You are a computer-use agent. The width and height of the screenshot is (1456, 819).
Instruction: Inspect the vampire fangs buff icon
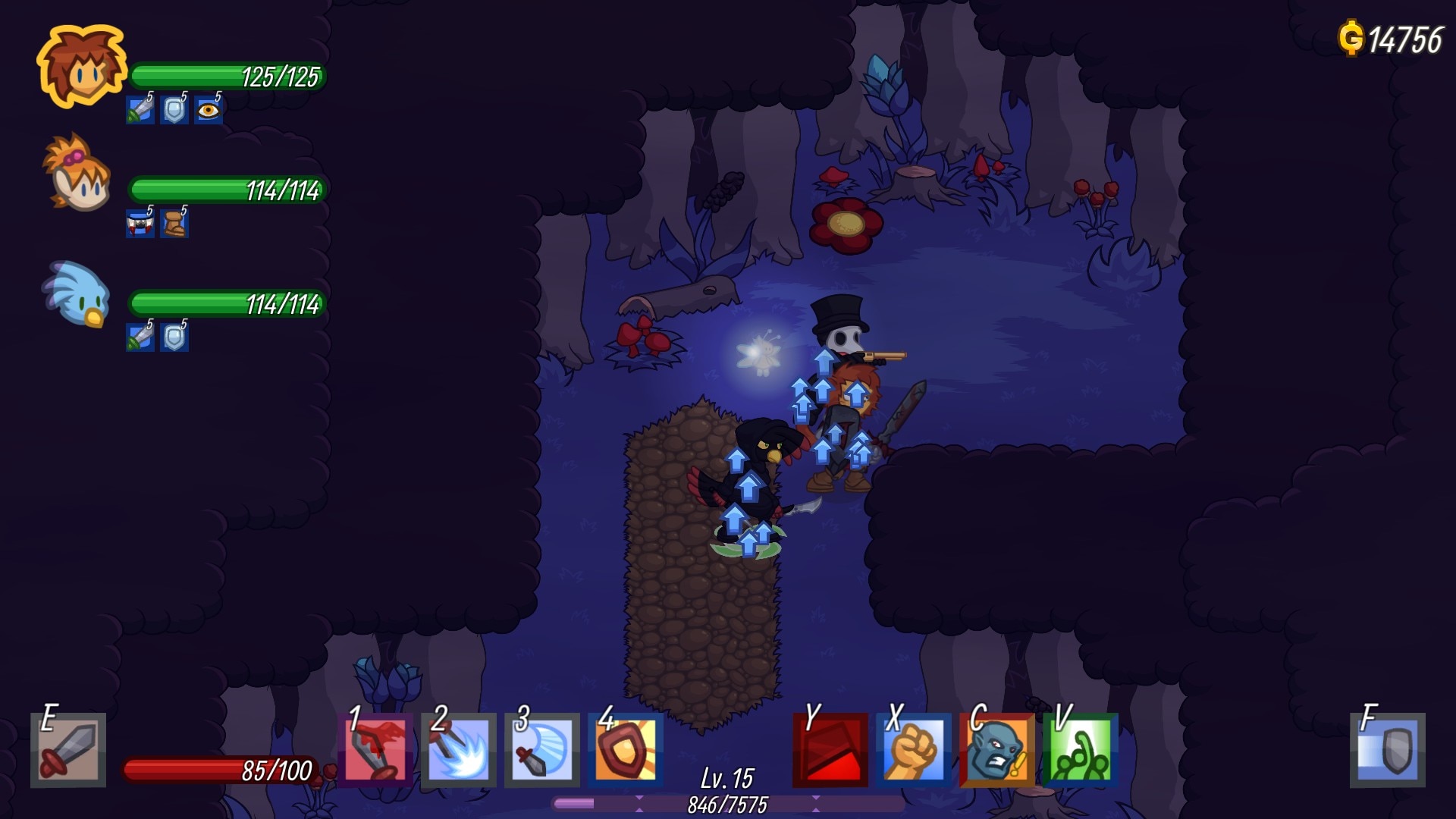coord(140,224)
